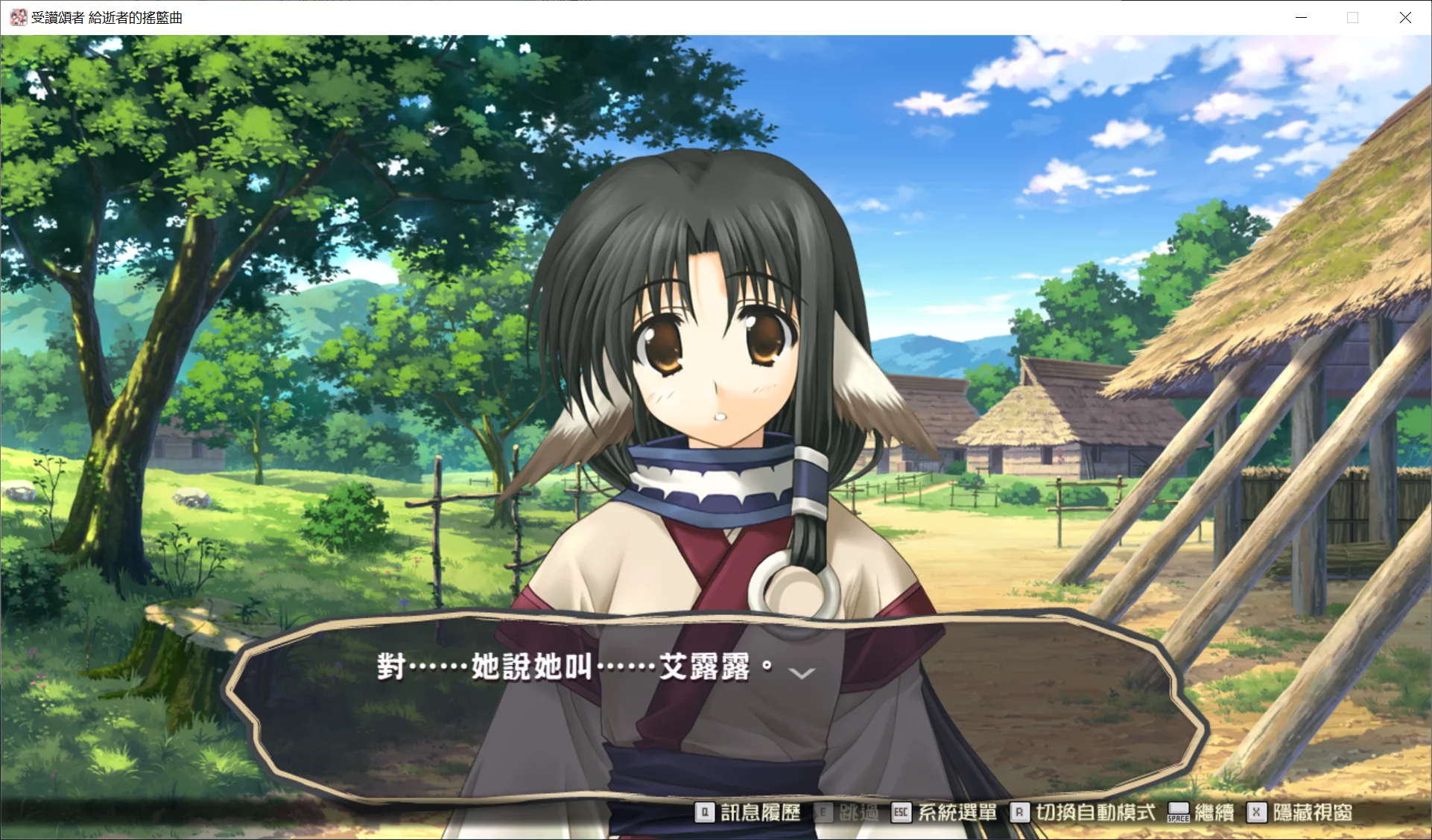
Task: Advance dialogue via the down arrow indicator
Action: click(802, 673)
